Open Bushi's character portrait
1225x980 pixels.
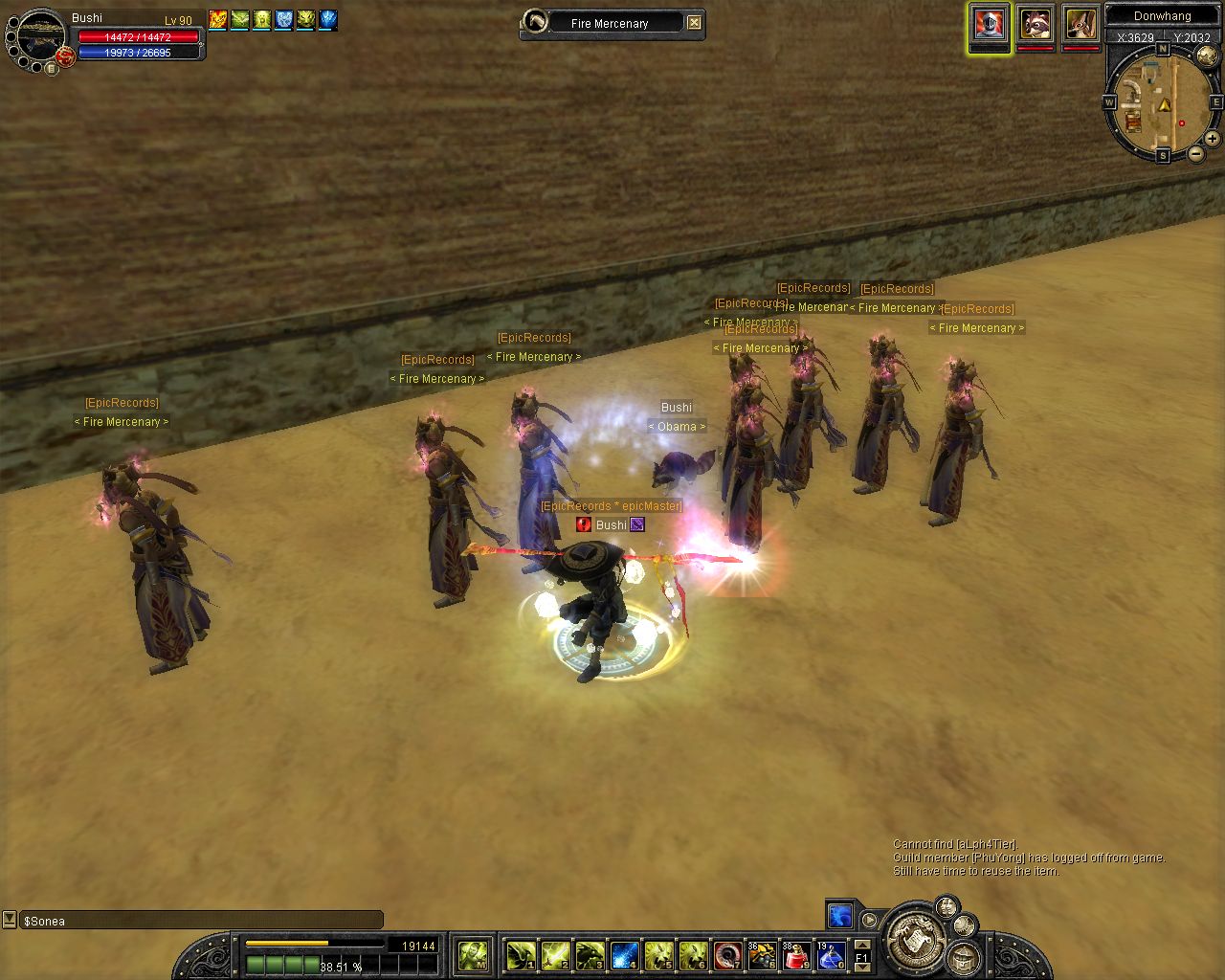(x=40, y=36)
